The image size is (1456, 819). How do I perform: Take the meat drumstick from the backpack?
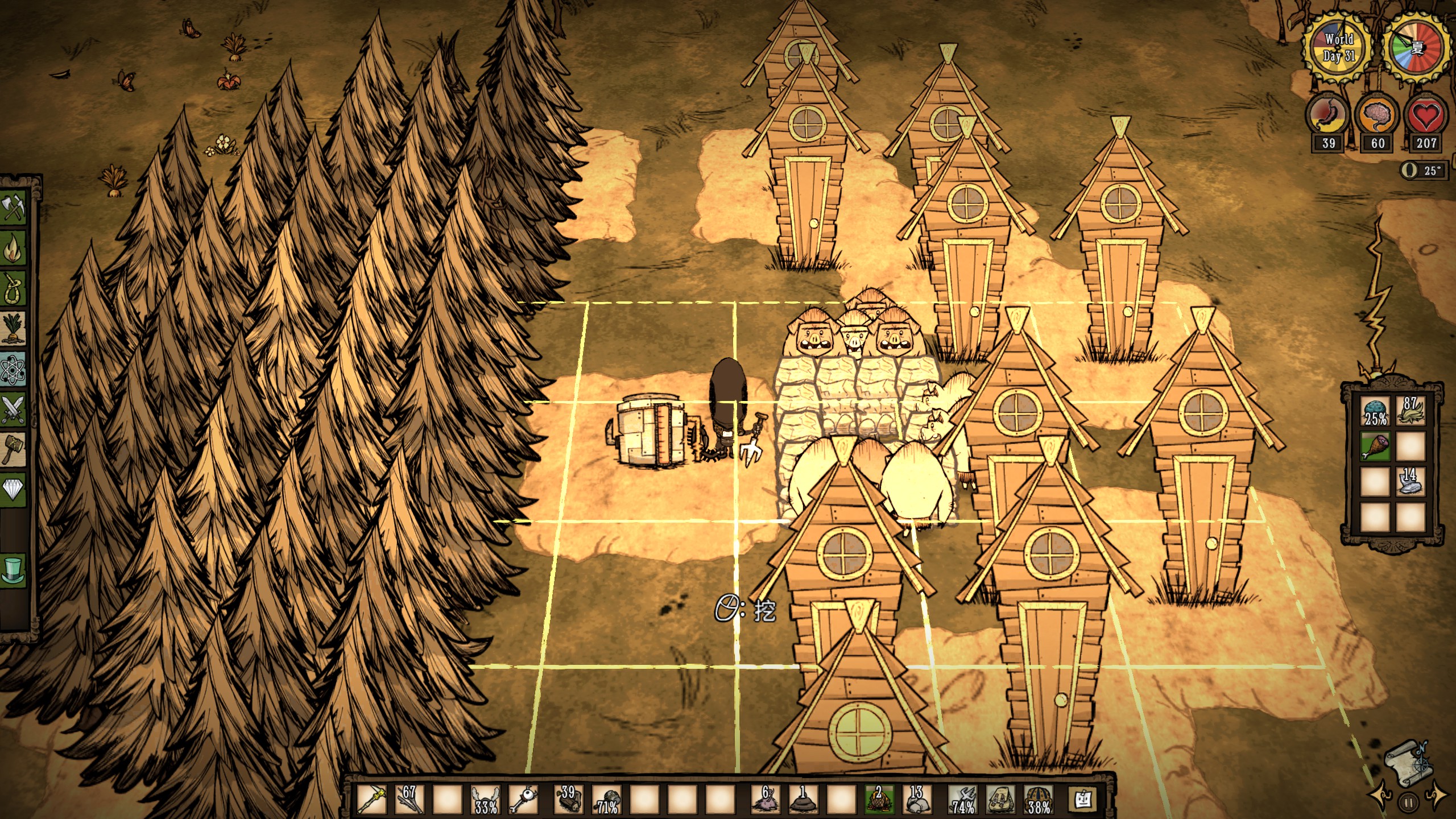[x=1375, y=446]
